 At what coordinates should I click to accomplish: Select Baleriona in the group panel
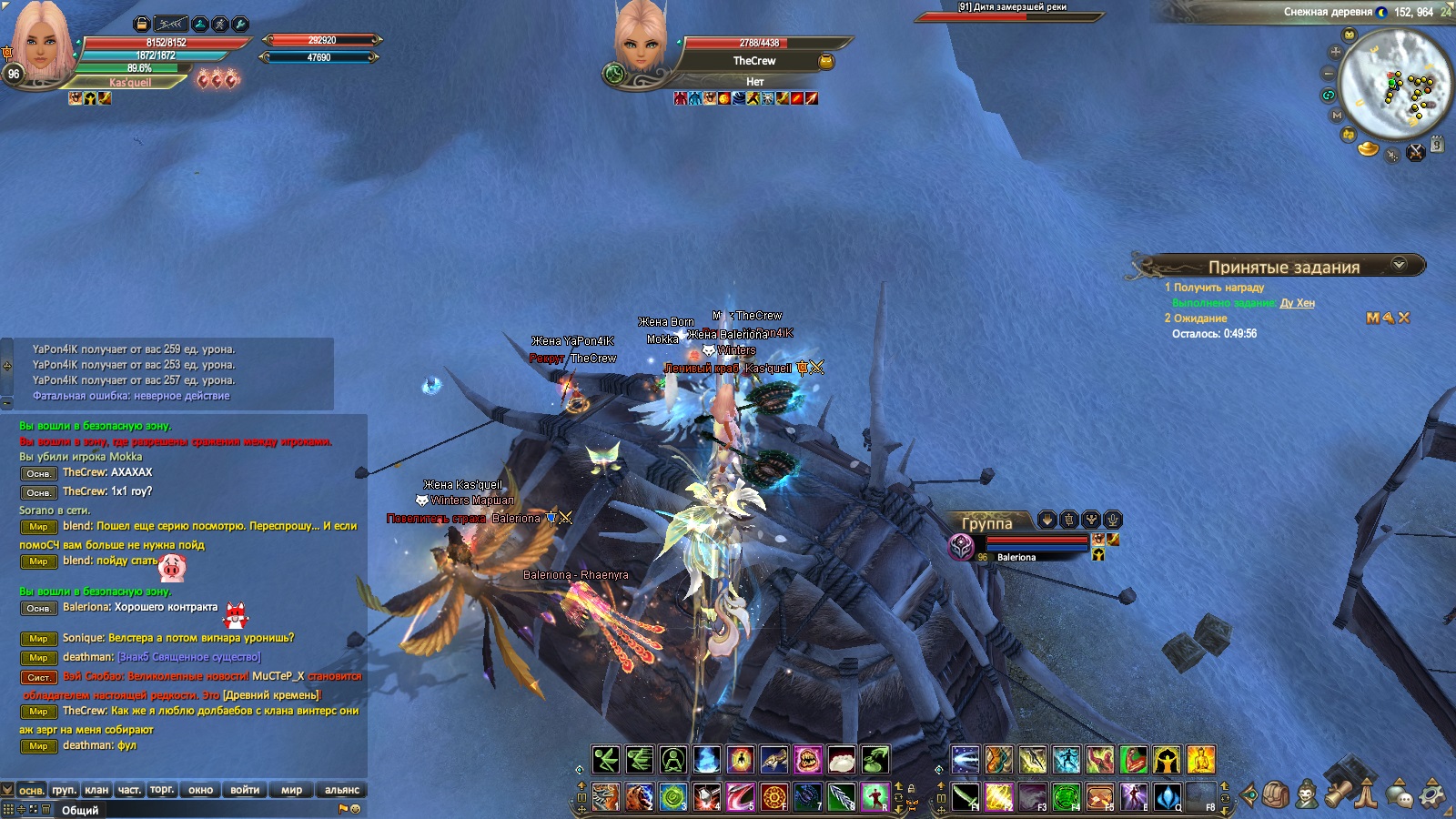(x=1016, y=557)
